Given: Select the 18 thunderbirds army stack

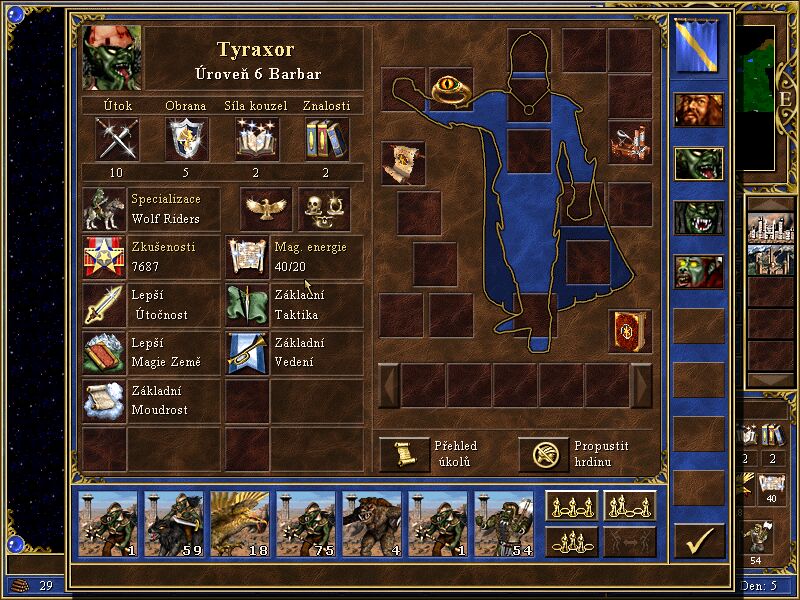Looking at the screenshot, I should tap(240, 523).
